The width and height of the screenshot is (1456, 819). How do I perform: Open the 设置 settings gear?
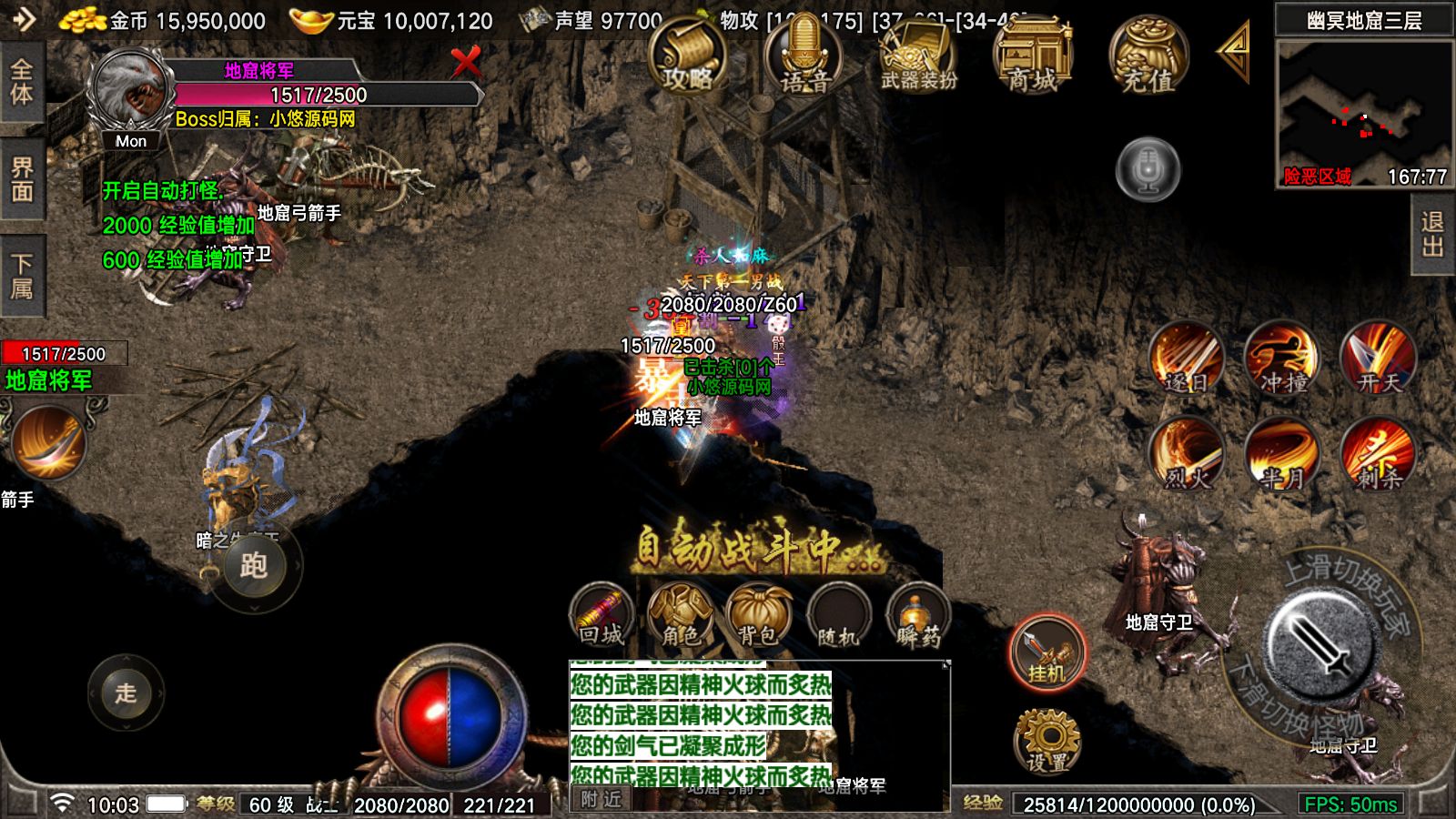coord(1047,742)
